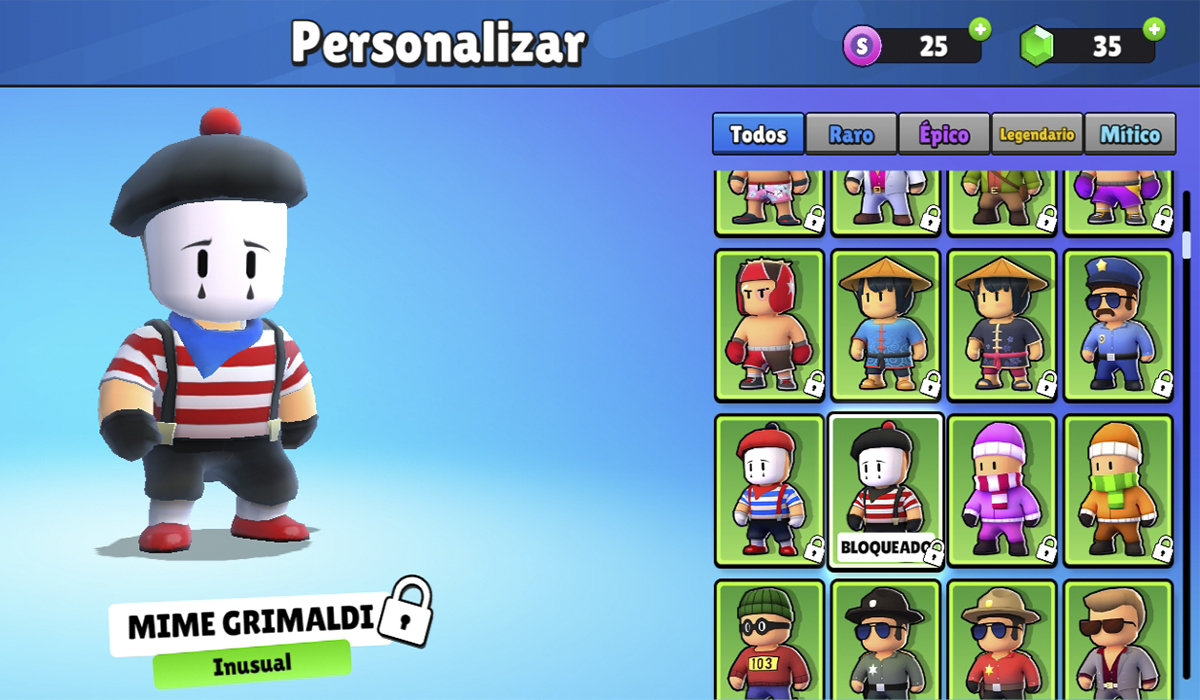The width and height of the screenshot is (1200, 700).
Task: Select the mustached police officer skin
Action: [1117, 325]
